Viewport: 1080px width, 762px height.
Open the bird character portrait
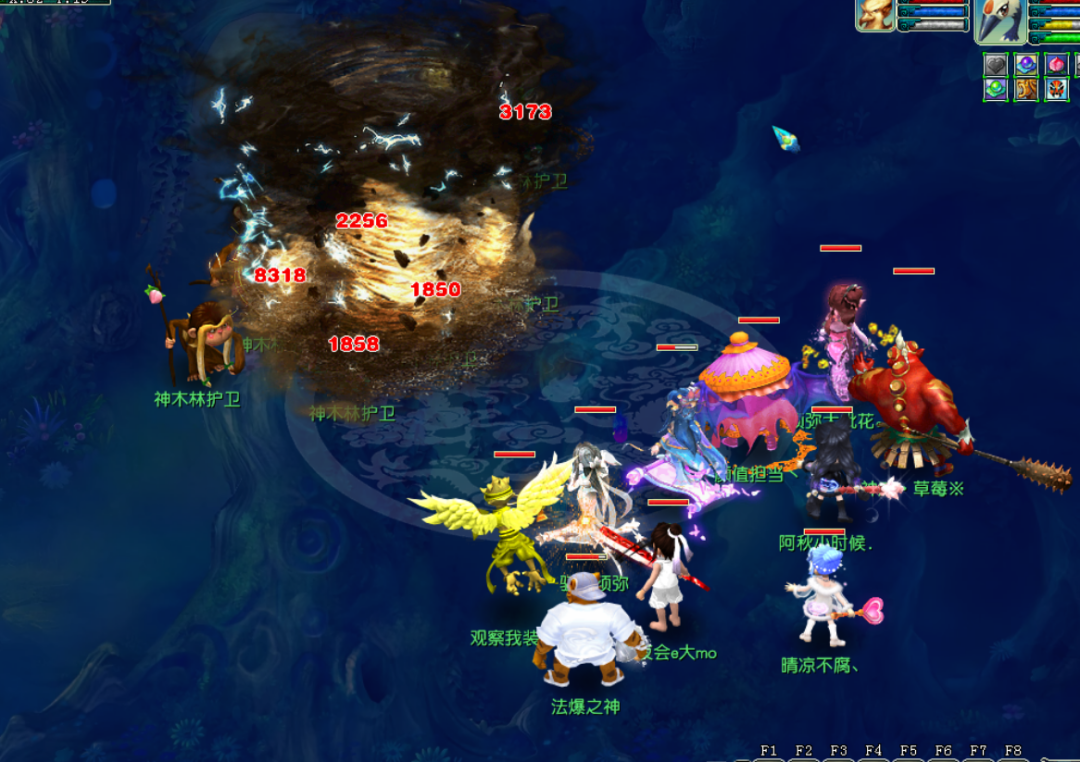1000,20
